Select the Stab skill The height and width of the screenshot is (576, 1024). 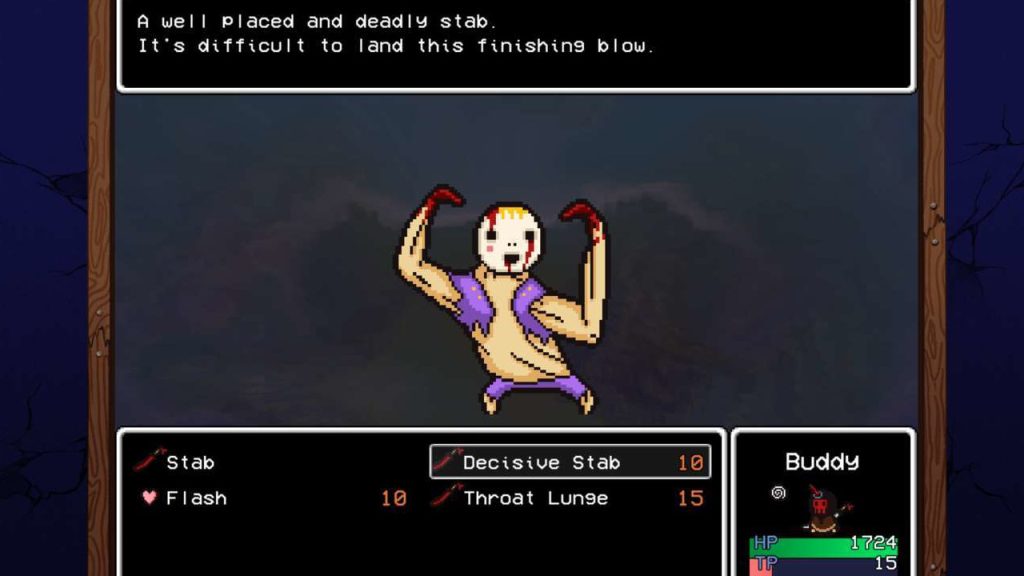coord(190,462)
